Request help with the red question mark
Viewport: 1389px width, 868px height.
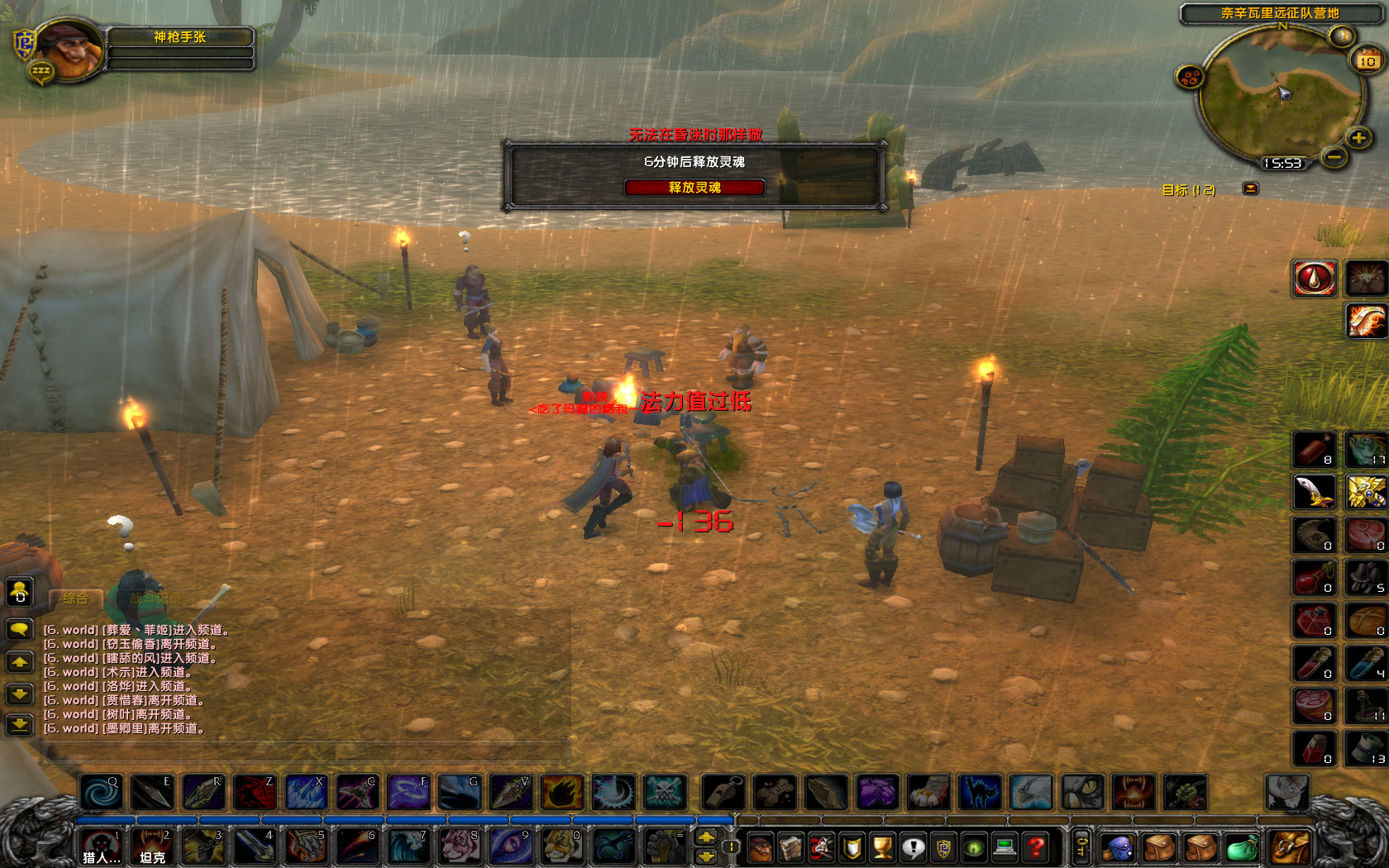[1036, 846]
